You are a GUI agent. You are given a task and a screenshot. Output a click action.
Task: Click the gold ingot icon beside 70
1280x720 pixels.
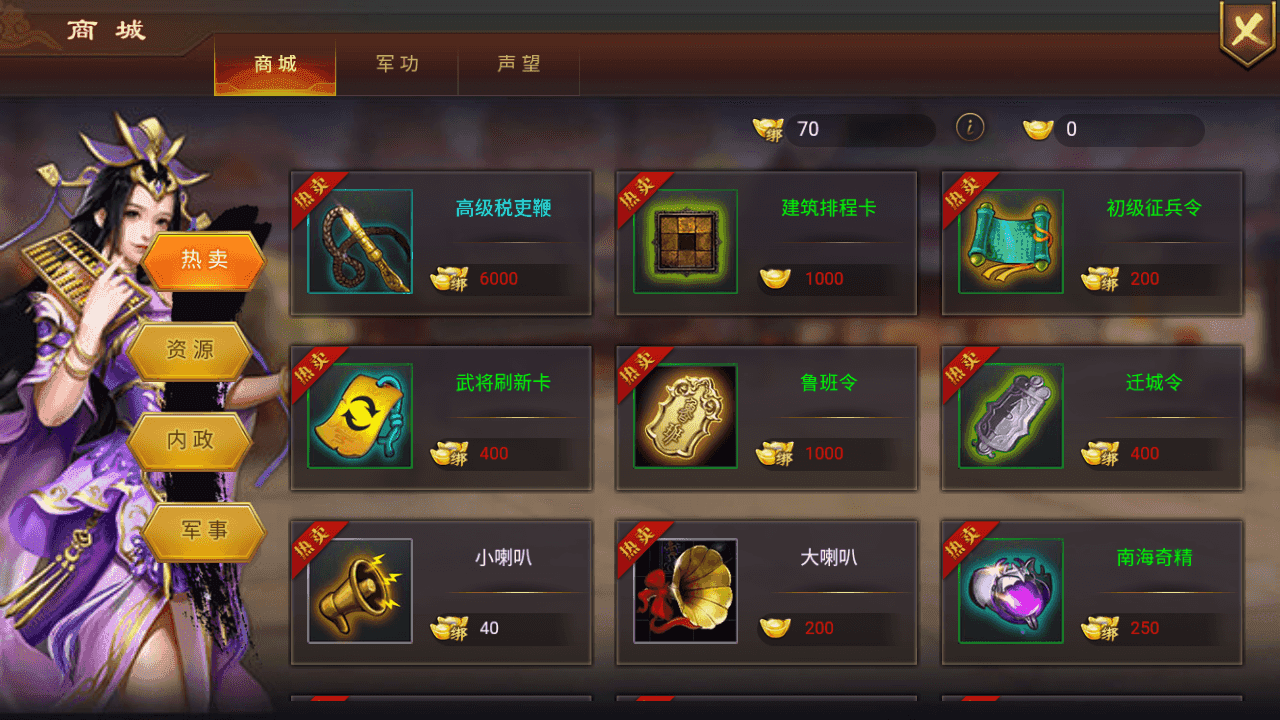[x=766, y=129]
